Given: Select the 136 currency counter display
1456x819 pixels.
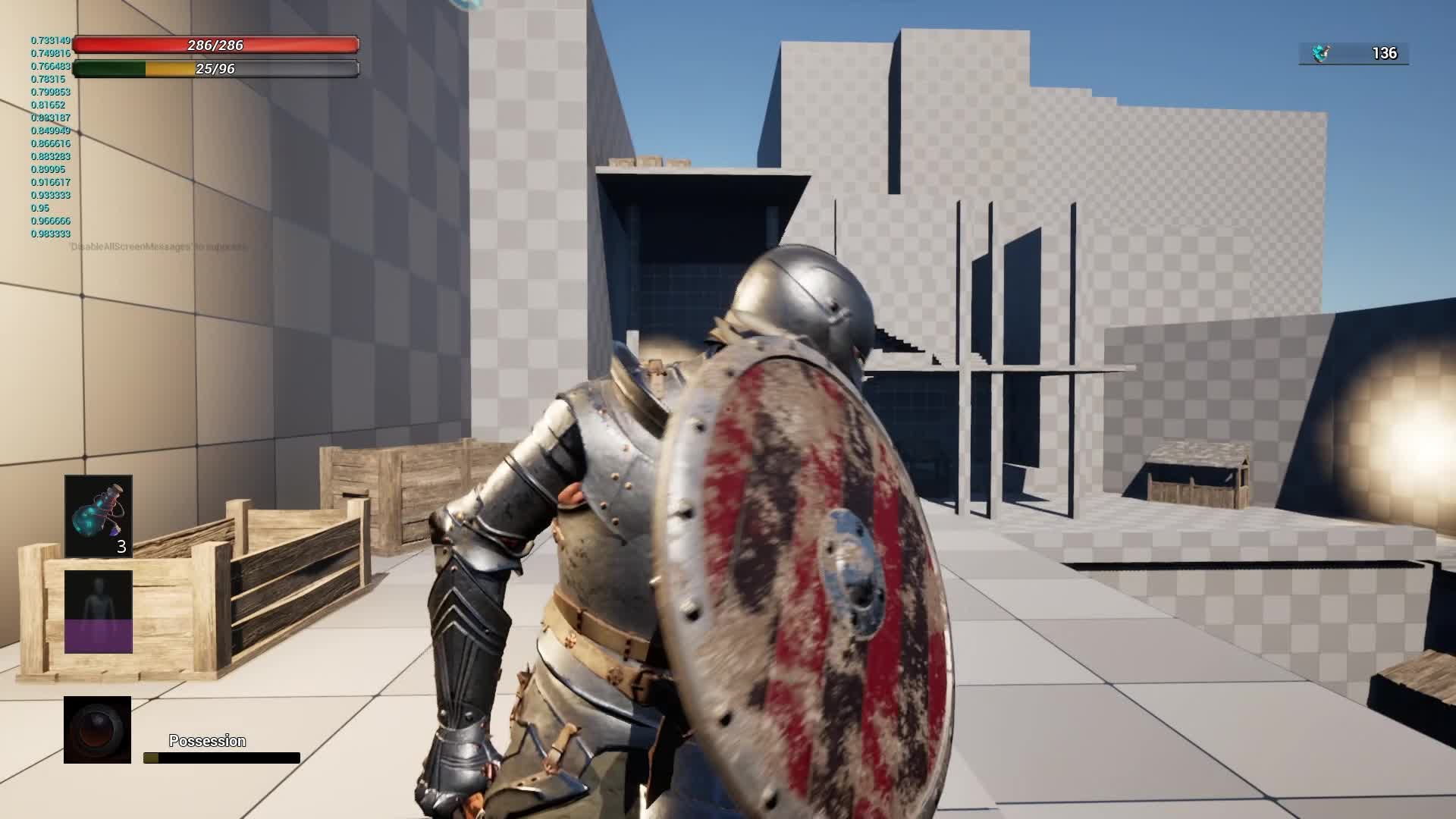Looking at the screenshot, I should pos(1383,52).
